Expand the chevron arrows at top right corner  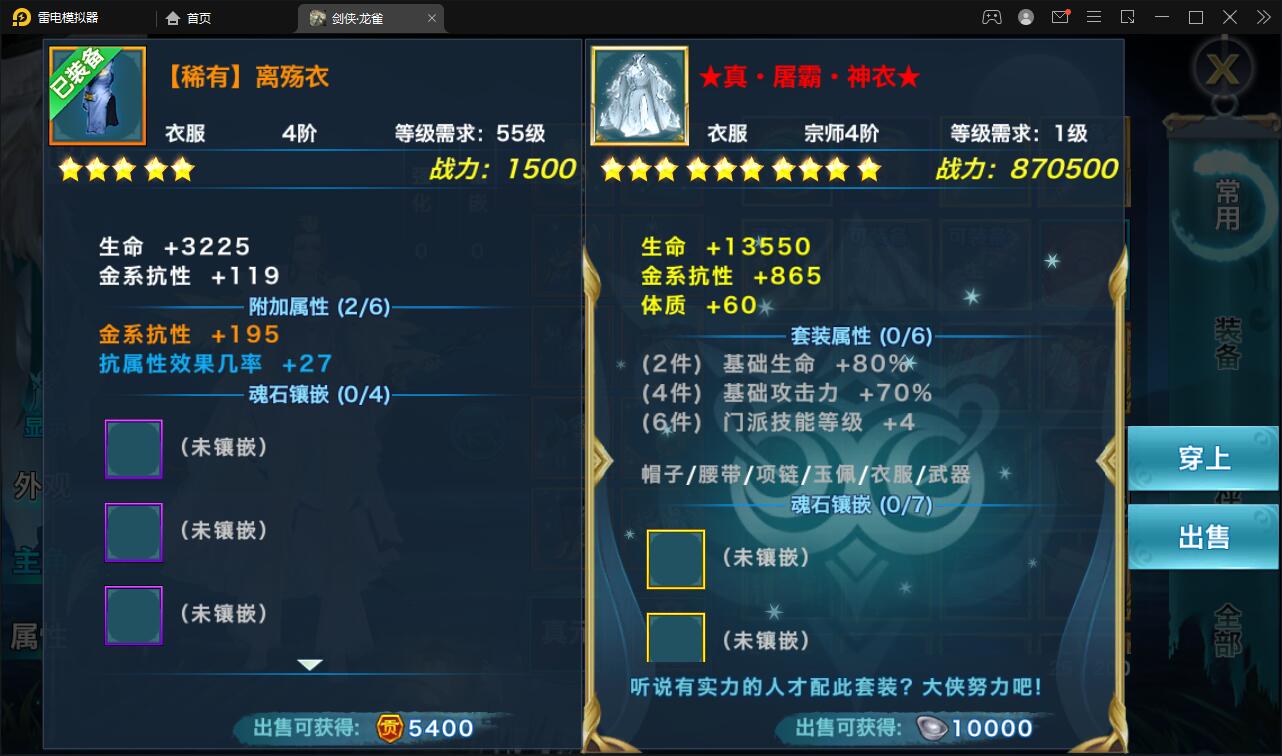pyautogui.click(x=1262, y=17)
